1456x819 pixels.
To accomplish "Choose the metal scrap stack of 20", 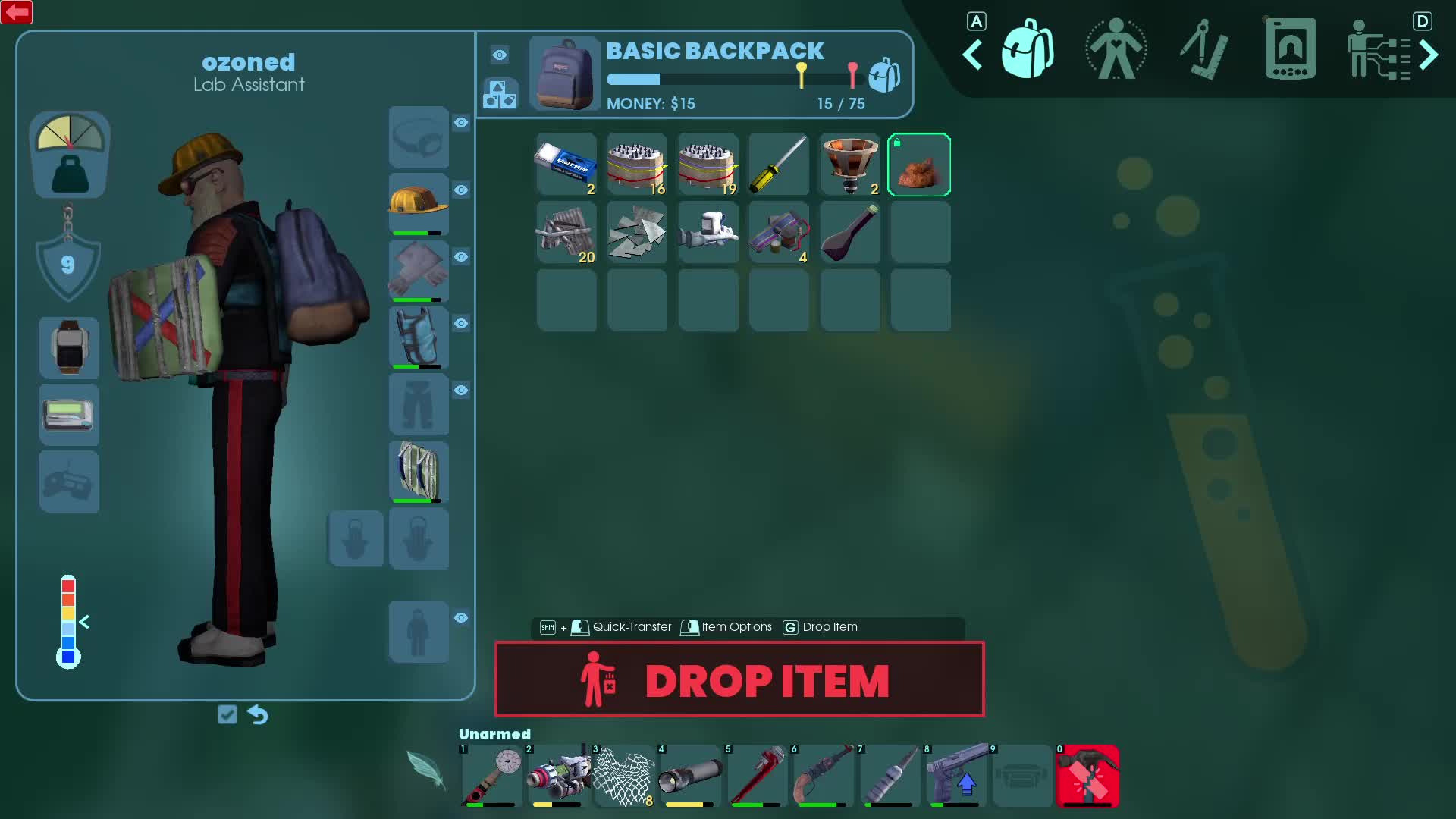I will (566, 233).
